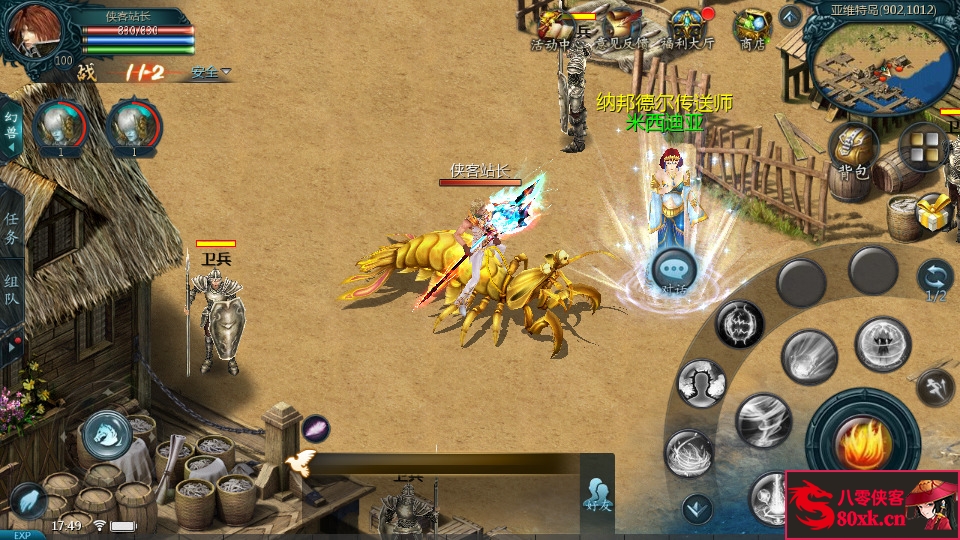Viewport: 960px width, 540px height.
Task: Activate the tornado skill
Action: point(764,419)
